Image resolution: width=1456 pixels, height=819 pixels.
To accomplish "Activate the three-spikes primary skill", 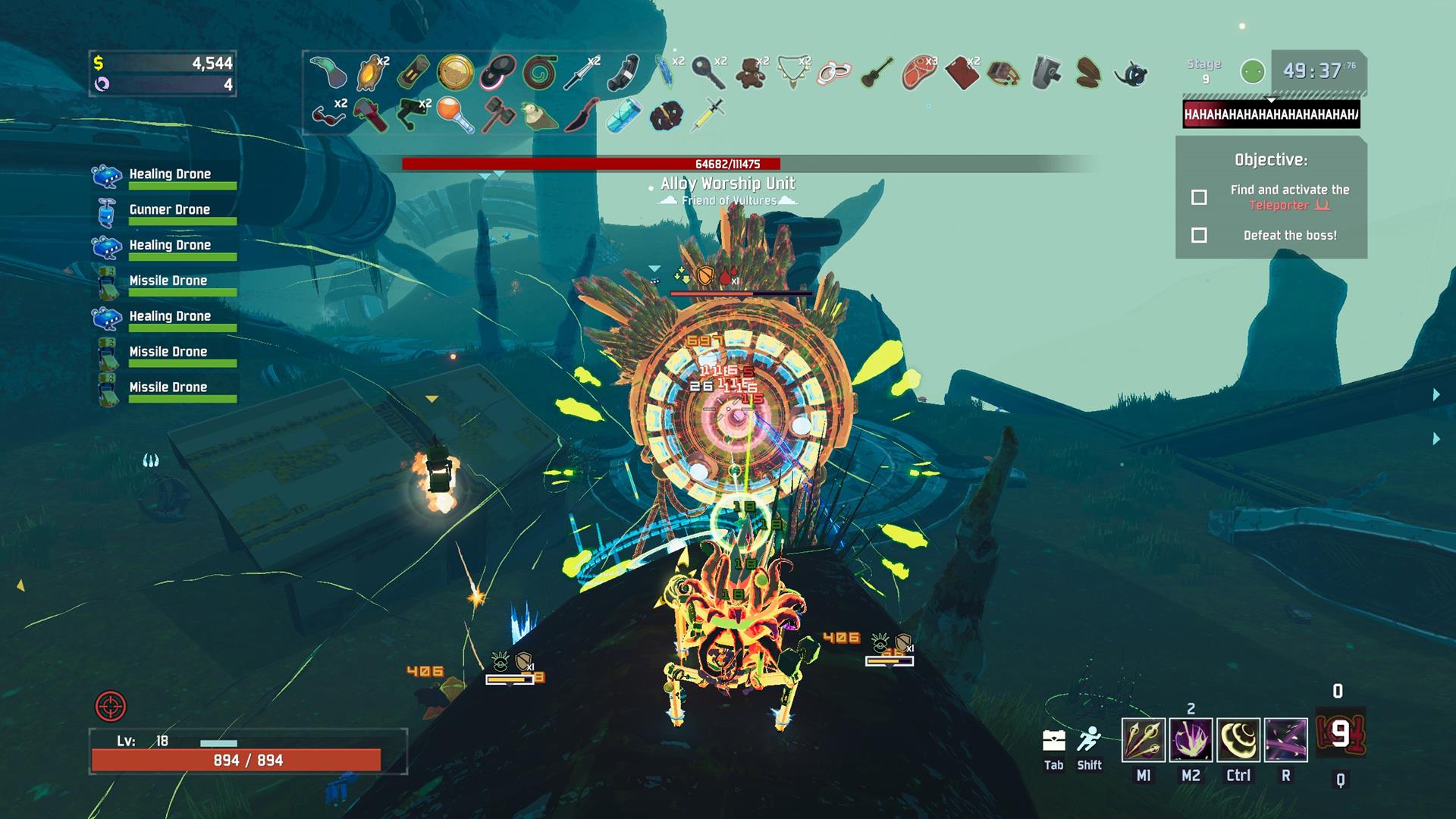I will 1144,739.
